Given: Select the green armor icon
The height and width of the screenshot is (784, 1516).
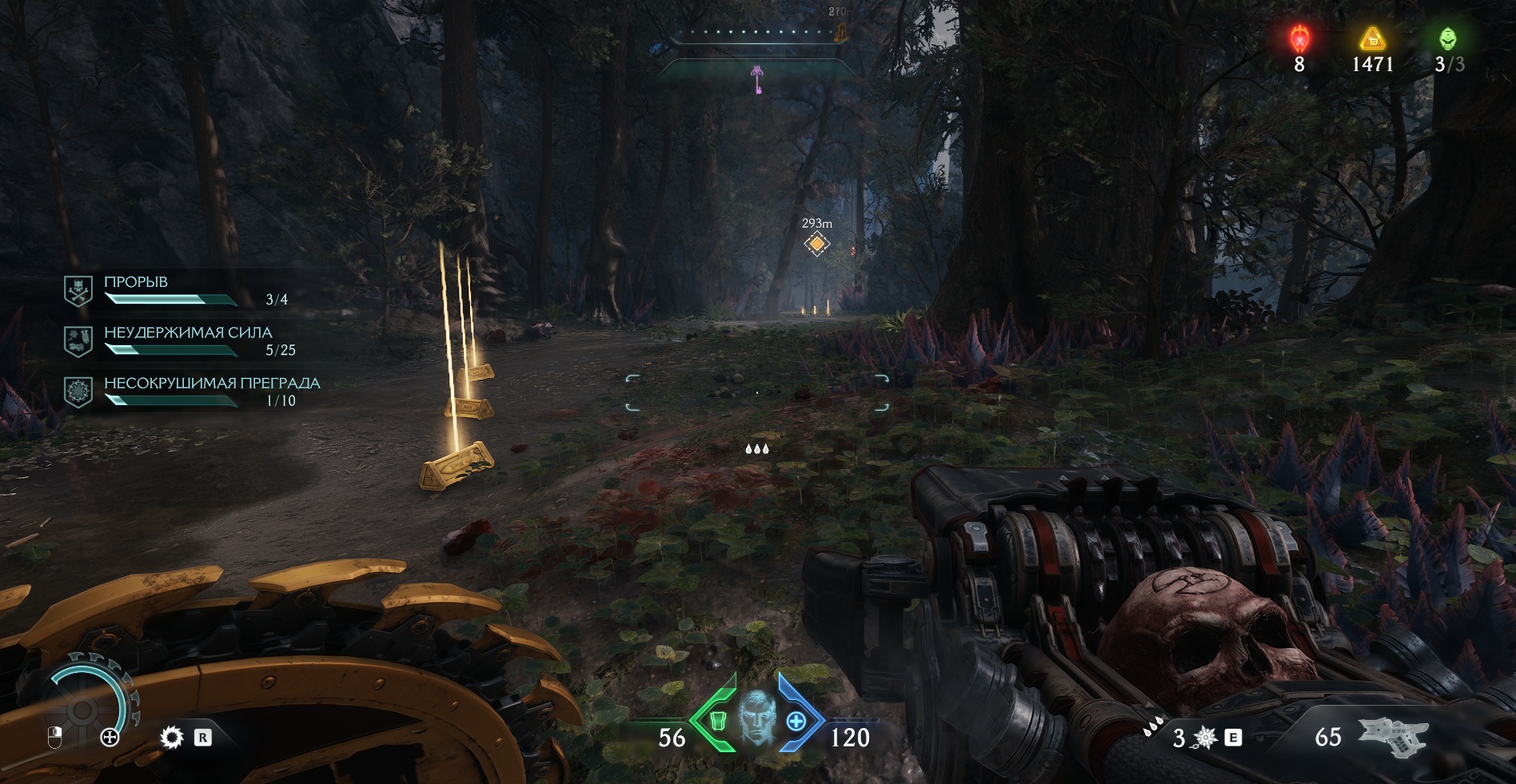Looking at the screenshot, I should 717,721.
